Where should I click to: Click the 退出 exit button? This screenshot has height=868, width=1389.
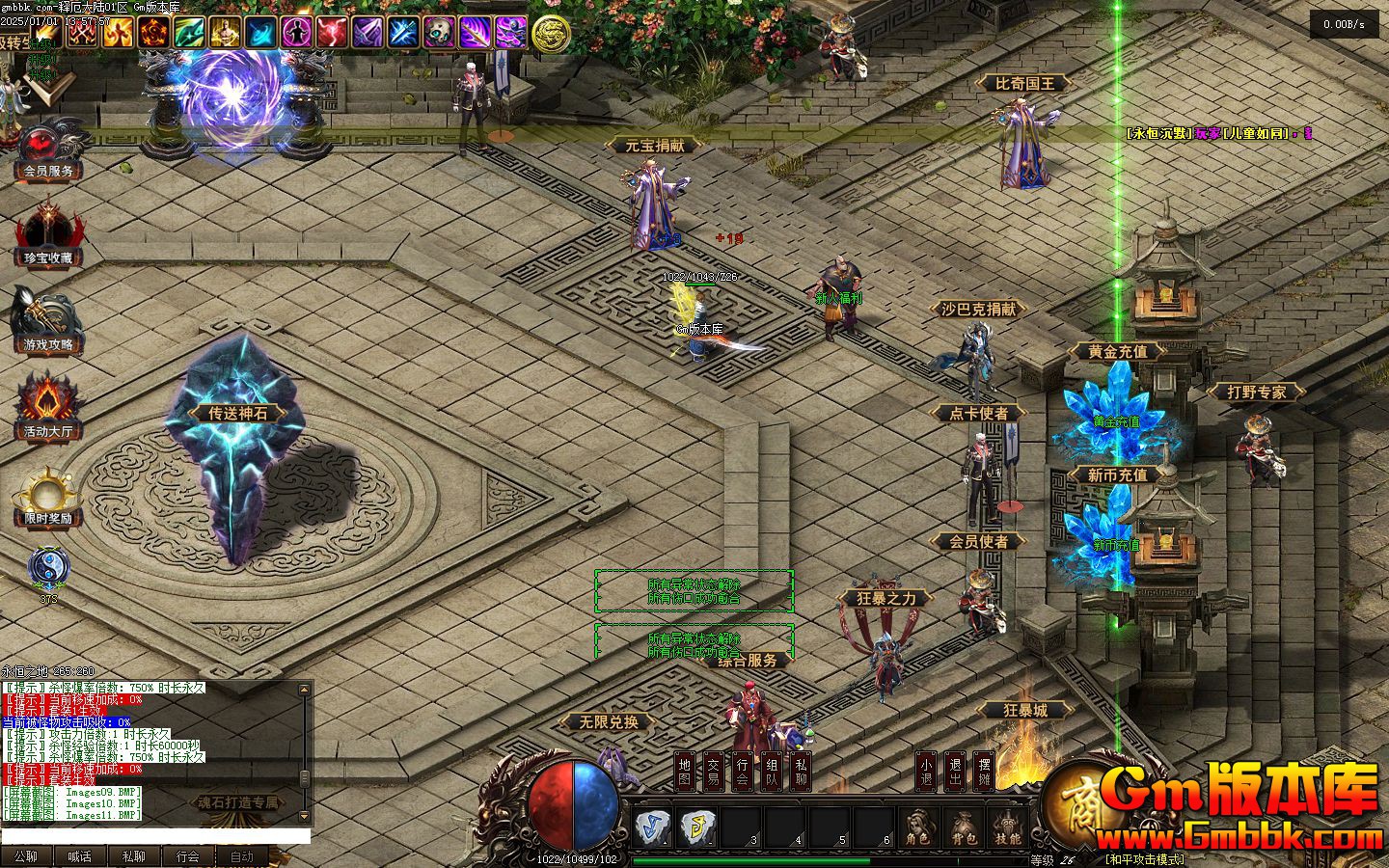(x=954, y=771)
